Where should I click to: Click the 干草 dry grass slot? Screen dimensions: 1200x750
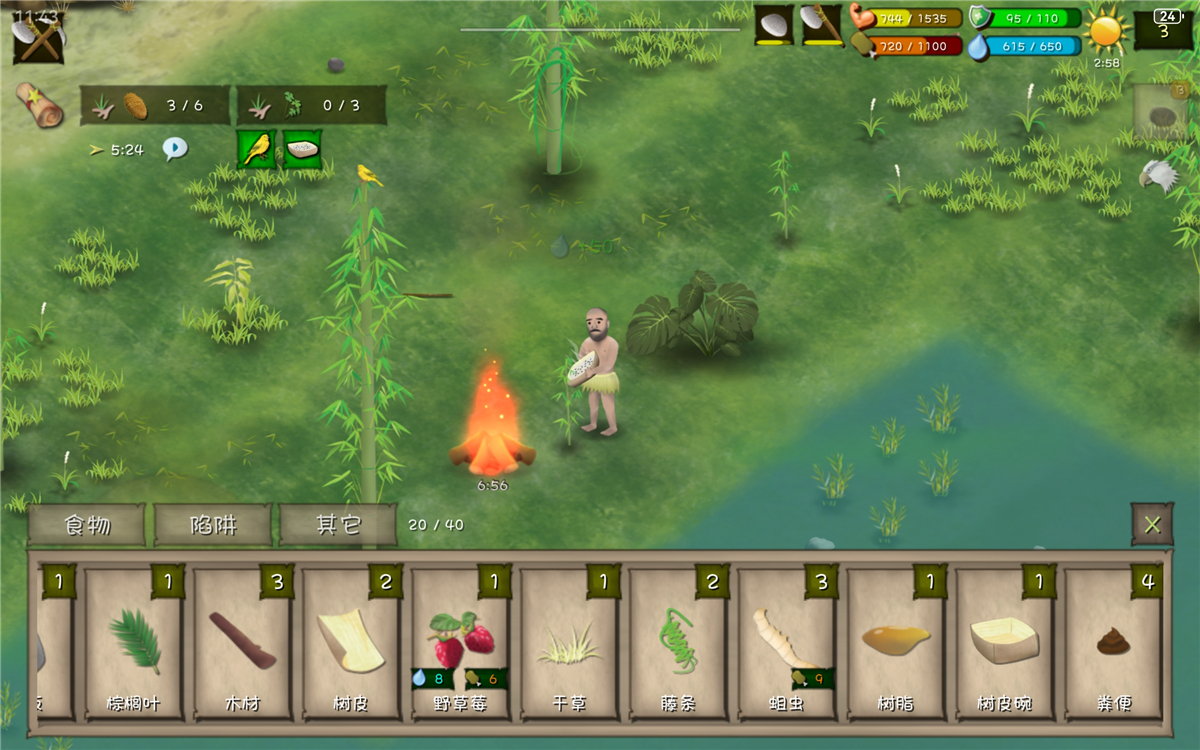click(x=570, y=644)
